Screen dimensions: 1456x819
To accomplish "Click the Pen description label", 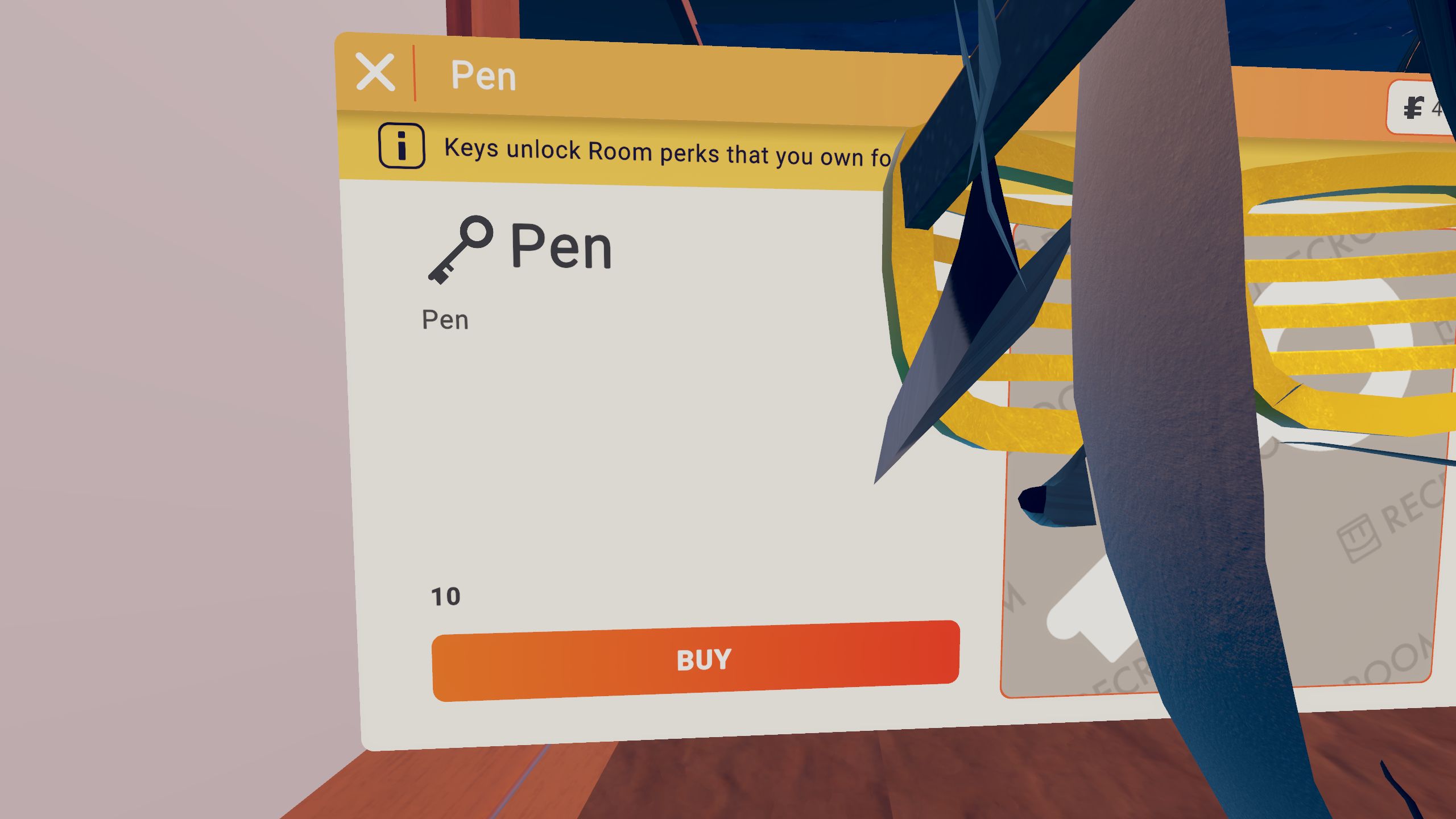I will pos(446,320).
